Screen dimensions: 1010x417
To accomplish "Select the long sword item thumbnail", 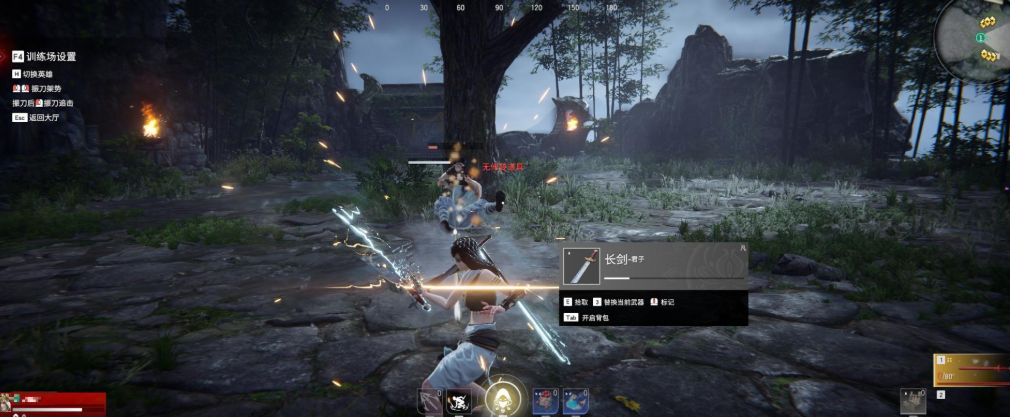I will 582,266.
